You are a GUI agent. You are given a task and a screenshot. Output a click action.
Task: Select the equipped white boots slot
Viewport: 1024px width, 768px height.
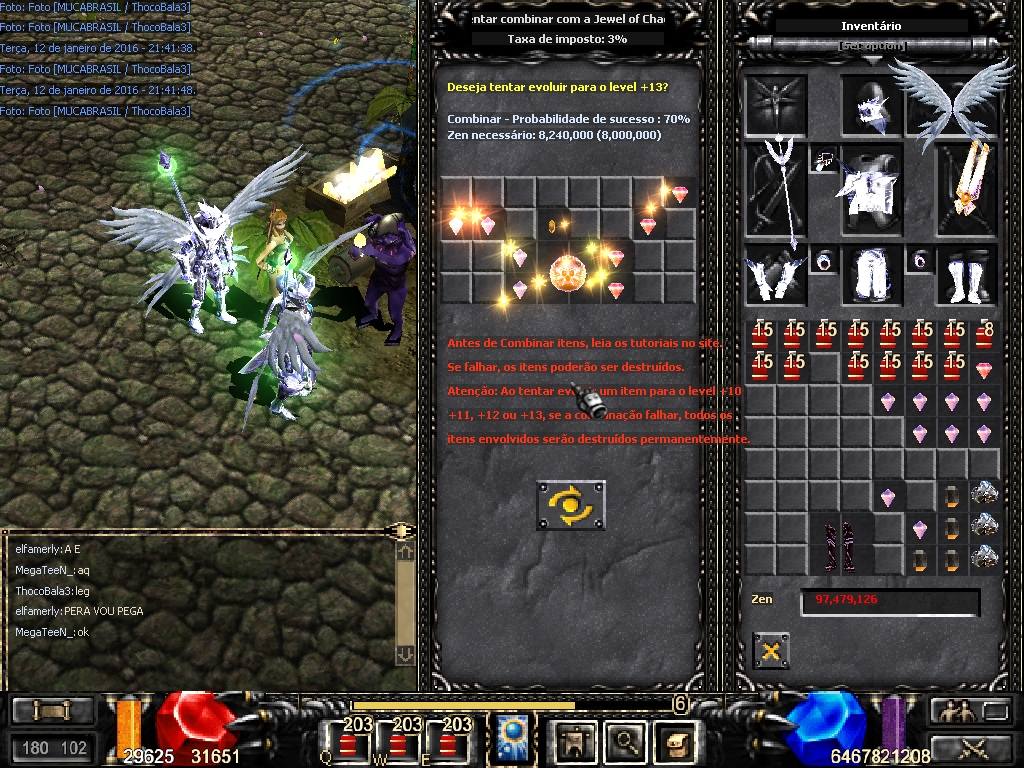point(964,274)
